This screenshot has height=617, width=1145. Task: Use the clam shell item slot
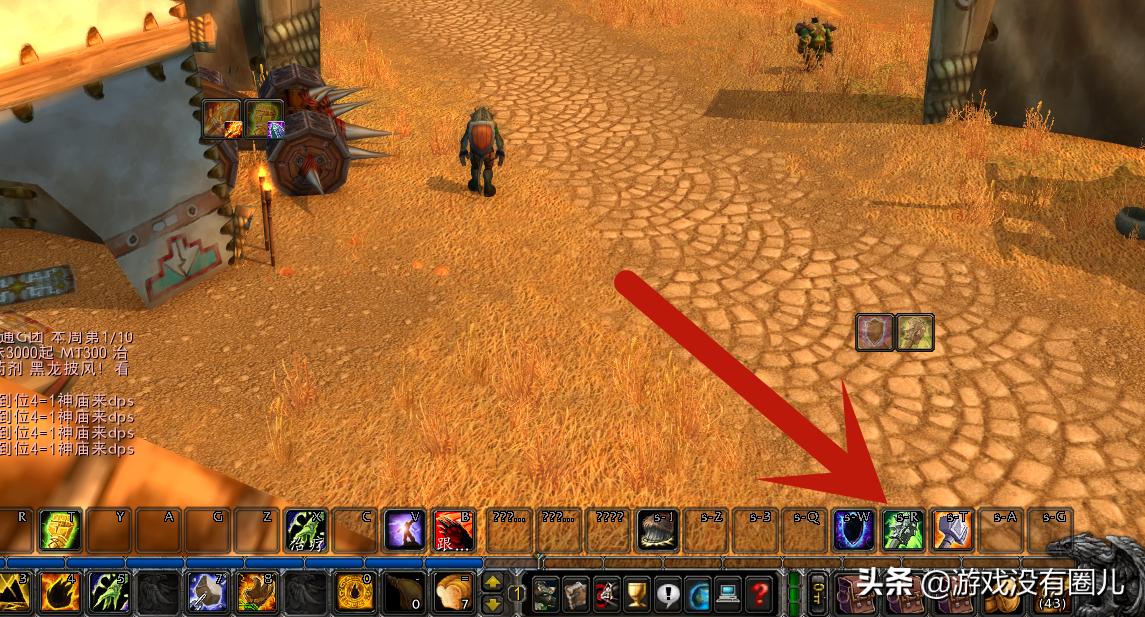pos(658,530)
